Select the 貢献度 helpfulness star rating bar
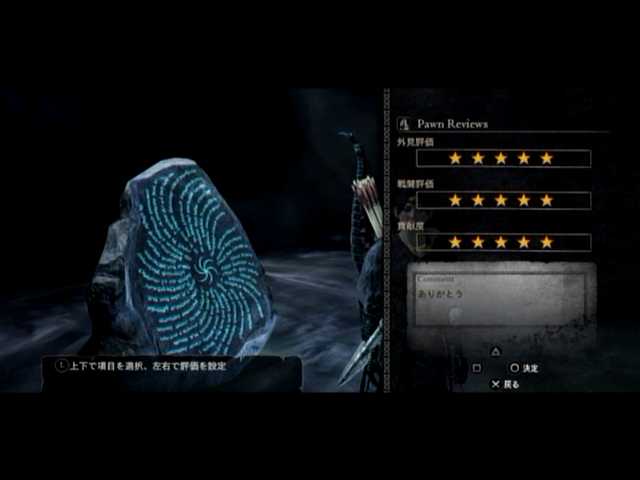Screen dimensions: 640x480 click(x=503, y=242)
